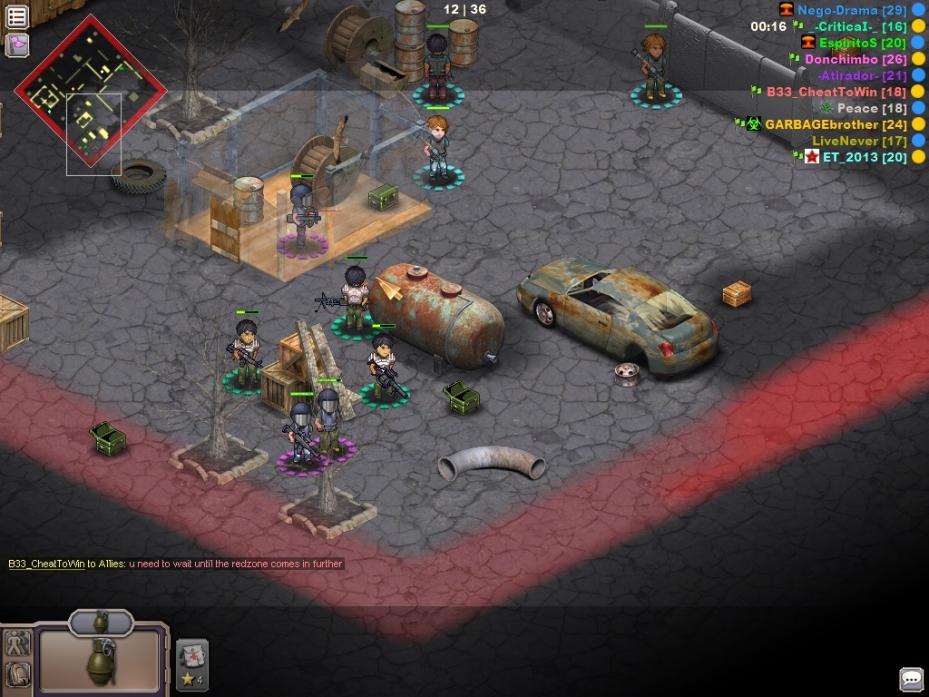The width and height of the screenshot is (929, 697).
Task: Open the chat speech-bubble button
Action: [911, 679]
